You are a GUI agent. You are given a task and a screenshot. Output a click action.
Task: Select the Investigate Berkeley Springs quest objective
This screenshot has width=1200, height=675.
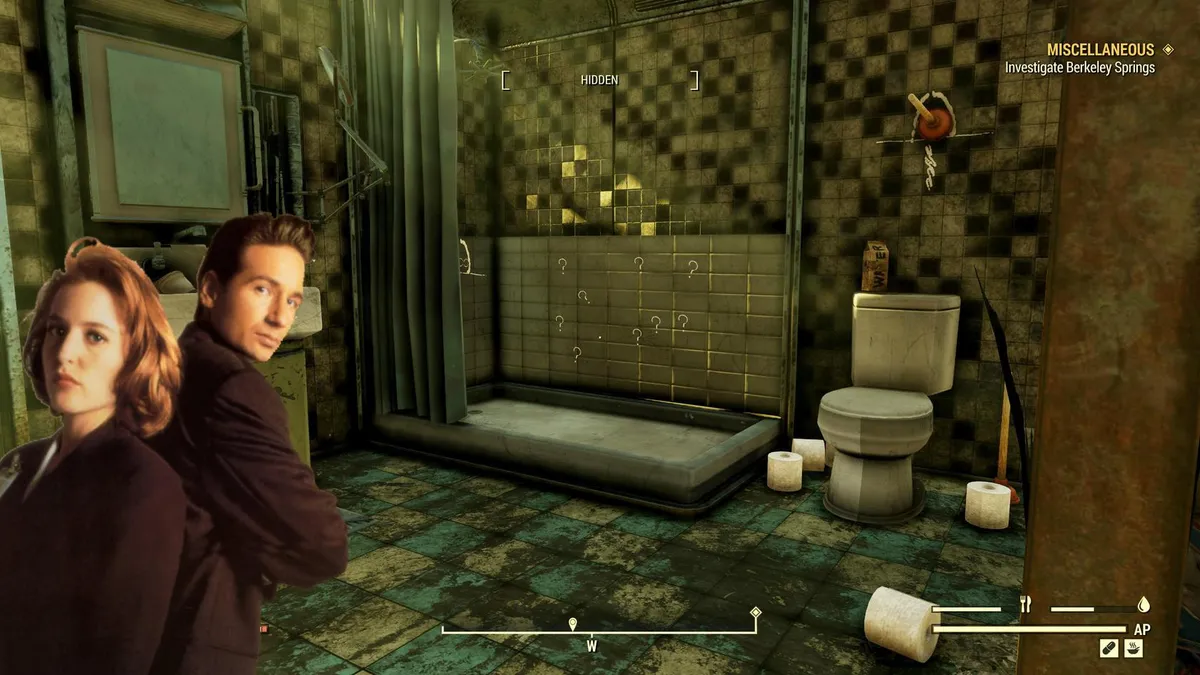(x=1080, y=68)
